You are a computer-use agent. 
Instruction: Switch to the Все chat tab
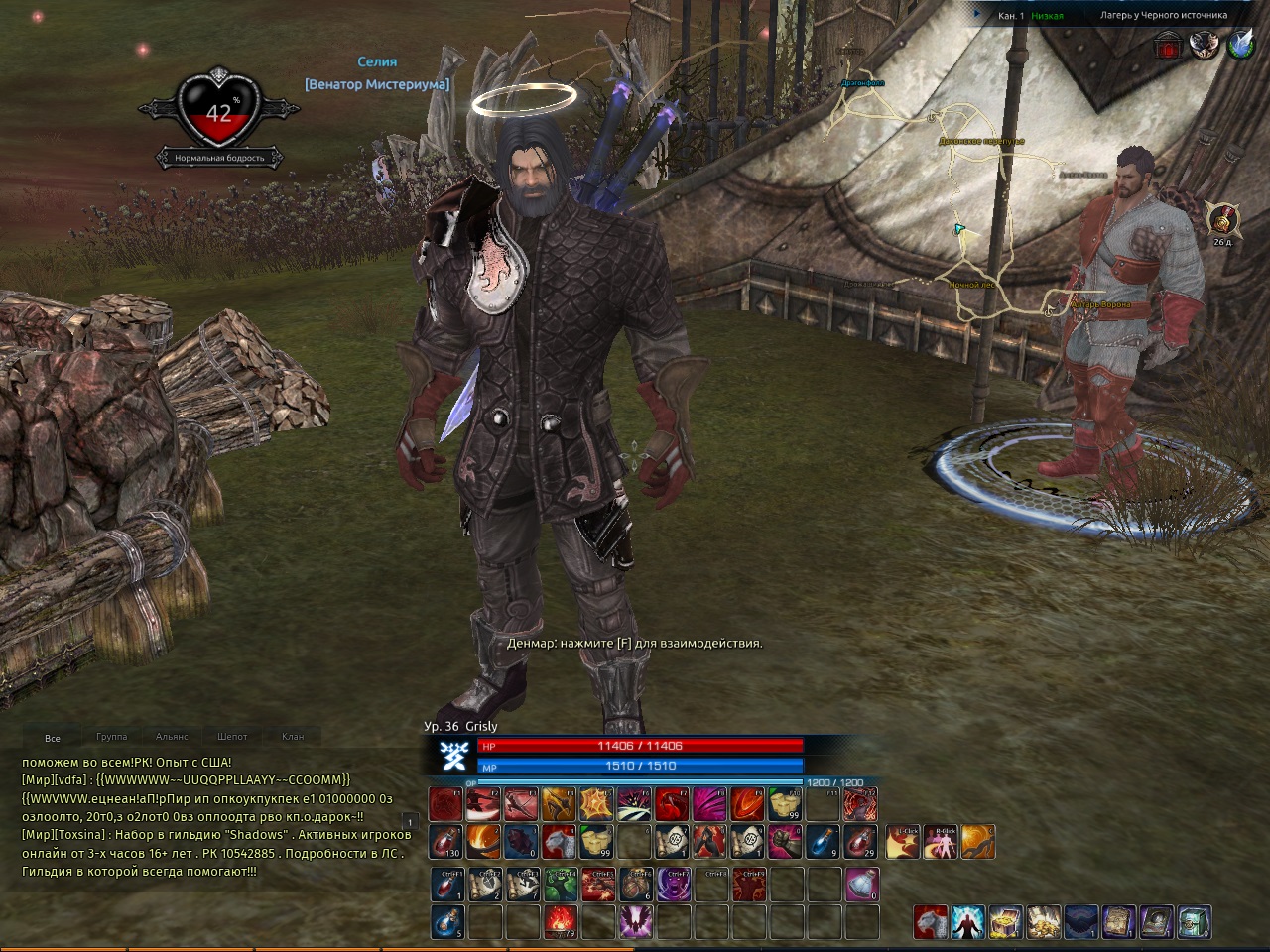click(x=53, y=738)
